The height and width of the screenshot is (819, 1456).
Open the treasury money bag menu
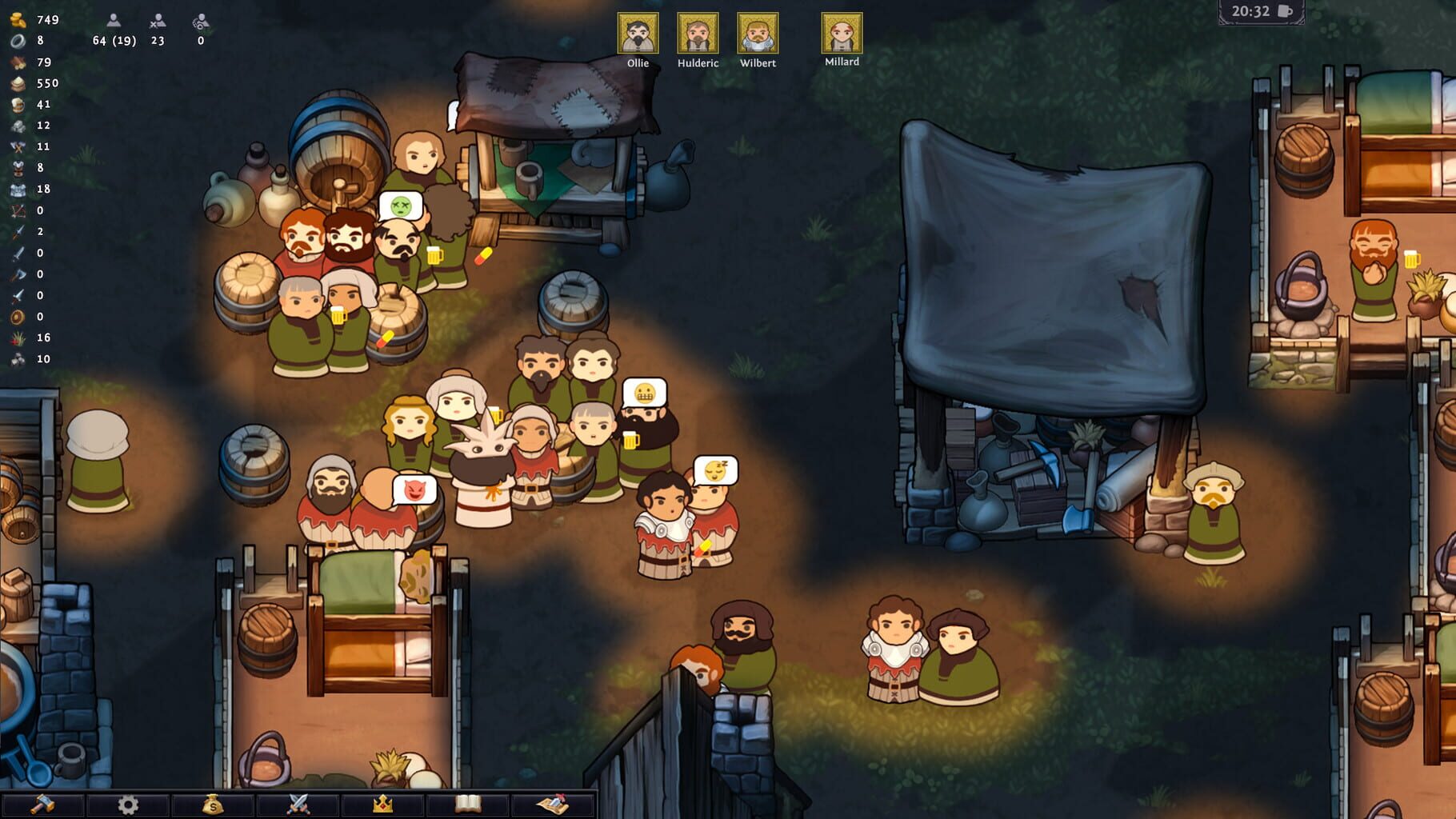pyautogui.click(x=211, y=804)
